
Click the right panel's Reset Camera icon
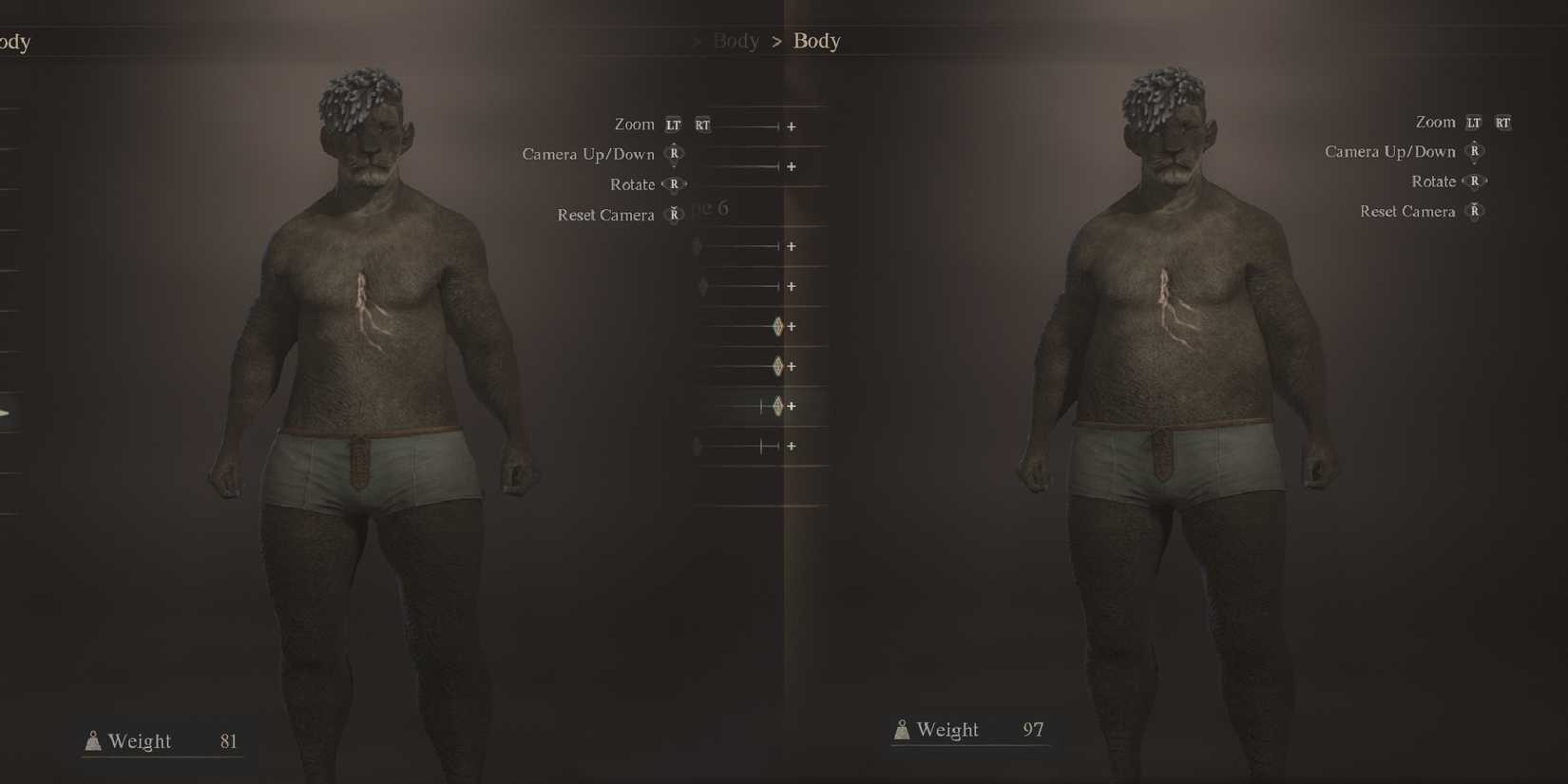coord(1476,211)
